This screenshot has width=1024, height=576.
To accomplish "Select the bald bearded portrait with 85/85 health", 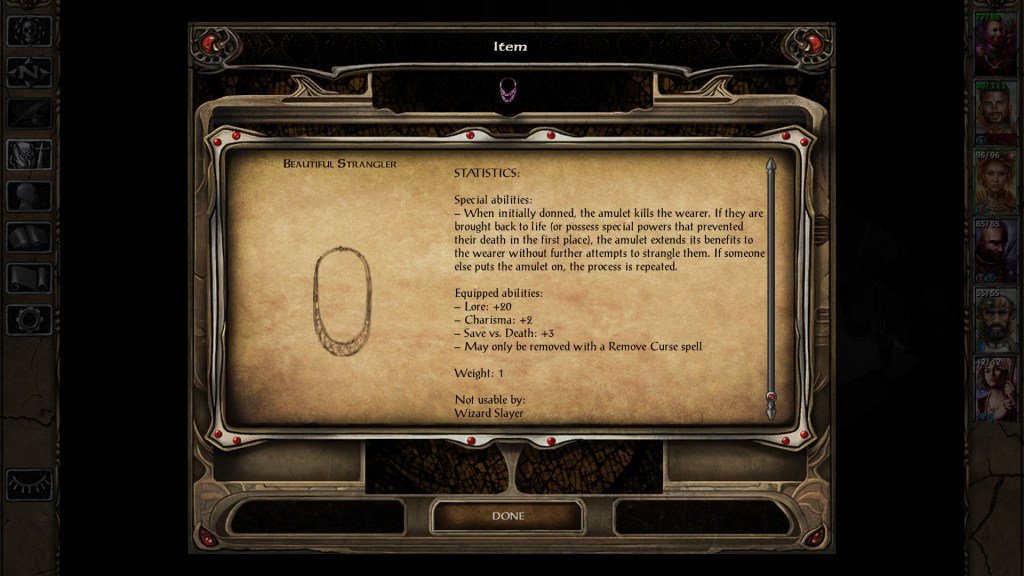I will click(x=995, y=251).
